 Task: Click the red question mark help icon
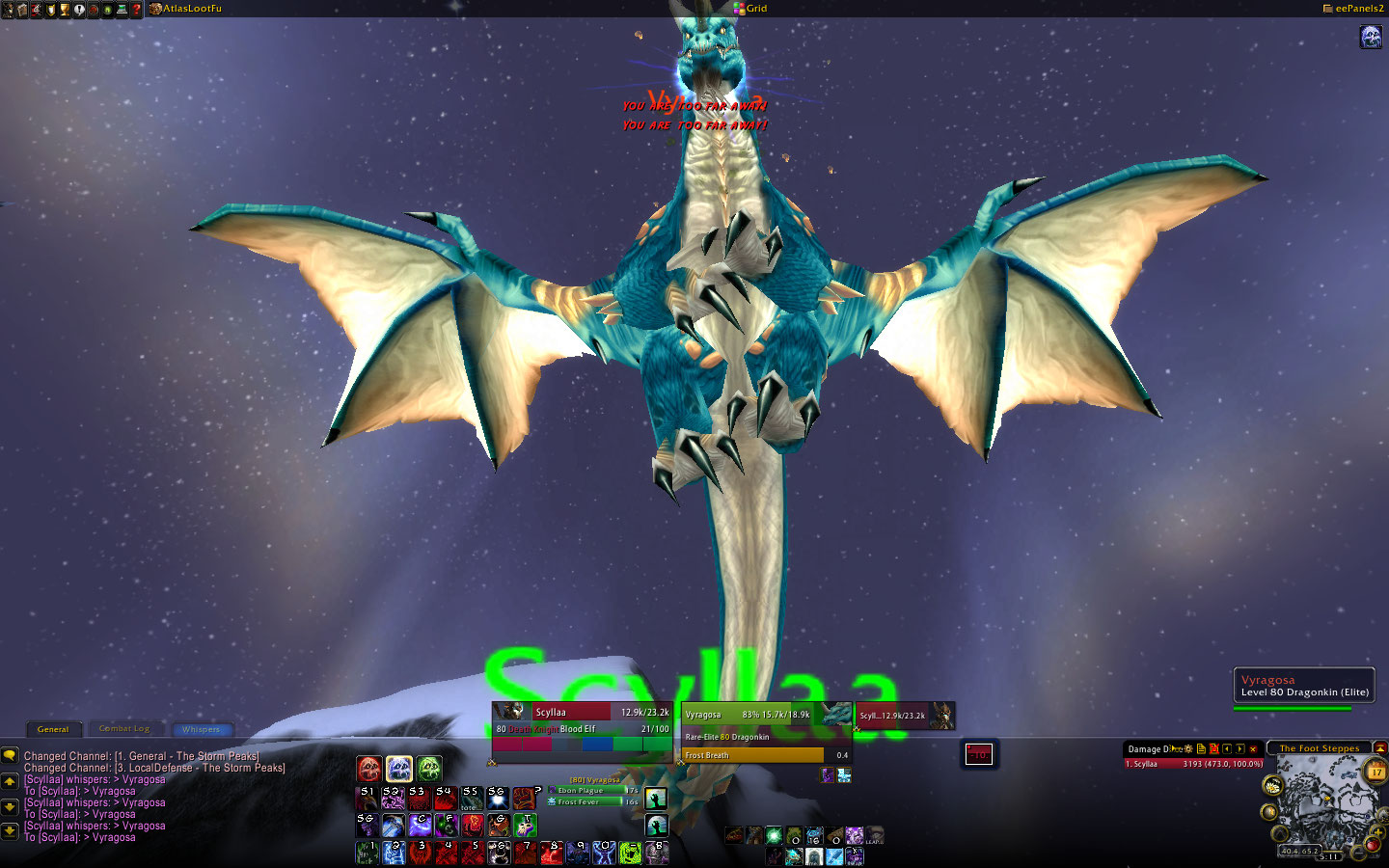coord(136,10)
